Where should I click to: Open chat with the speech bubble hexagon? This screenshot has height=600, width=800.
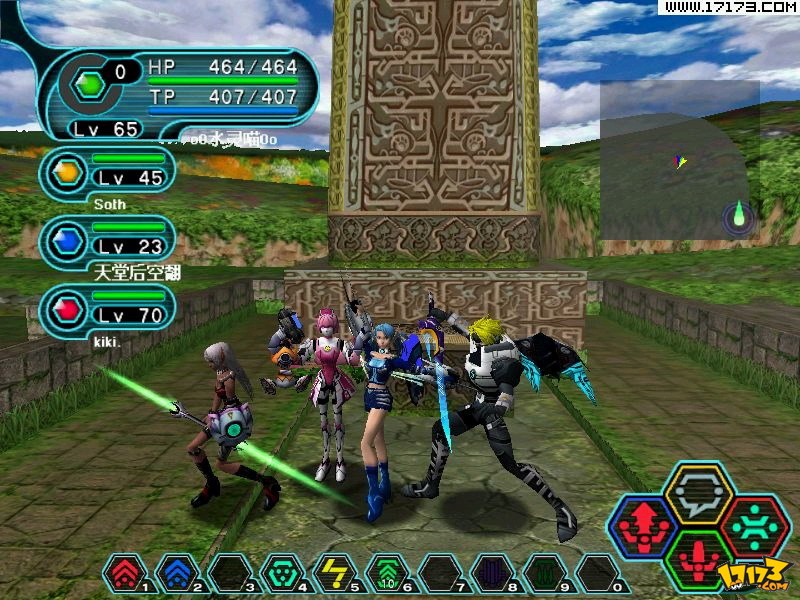[699, 491]
